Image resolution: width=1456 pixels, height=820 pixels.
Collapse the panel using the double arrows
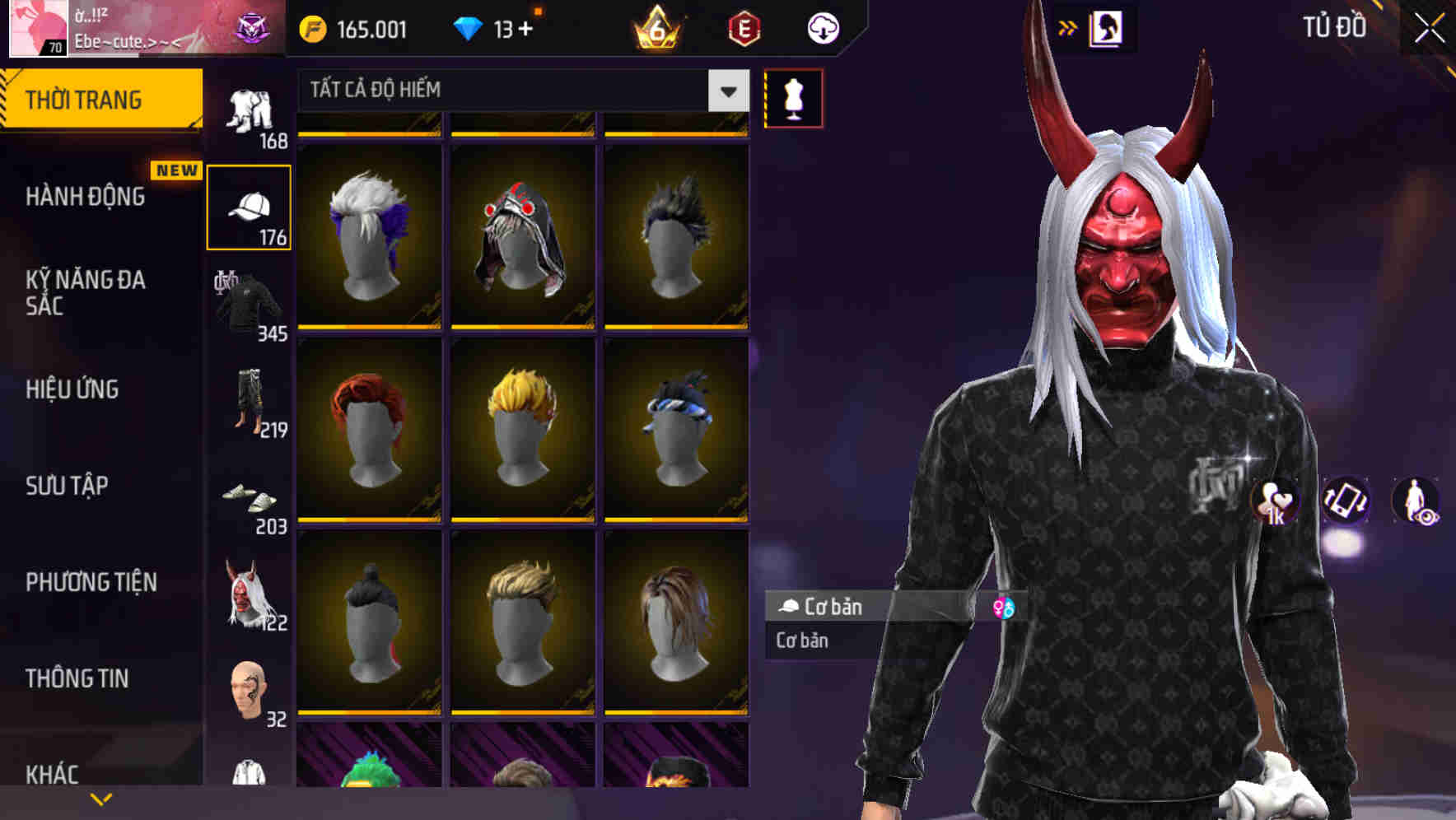[1068, 27]
